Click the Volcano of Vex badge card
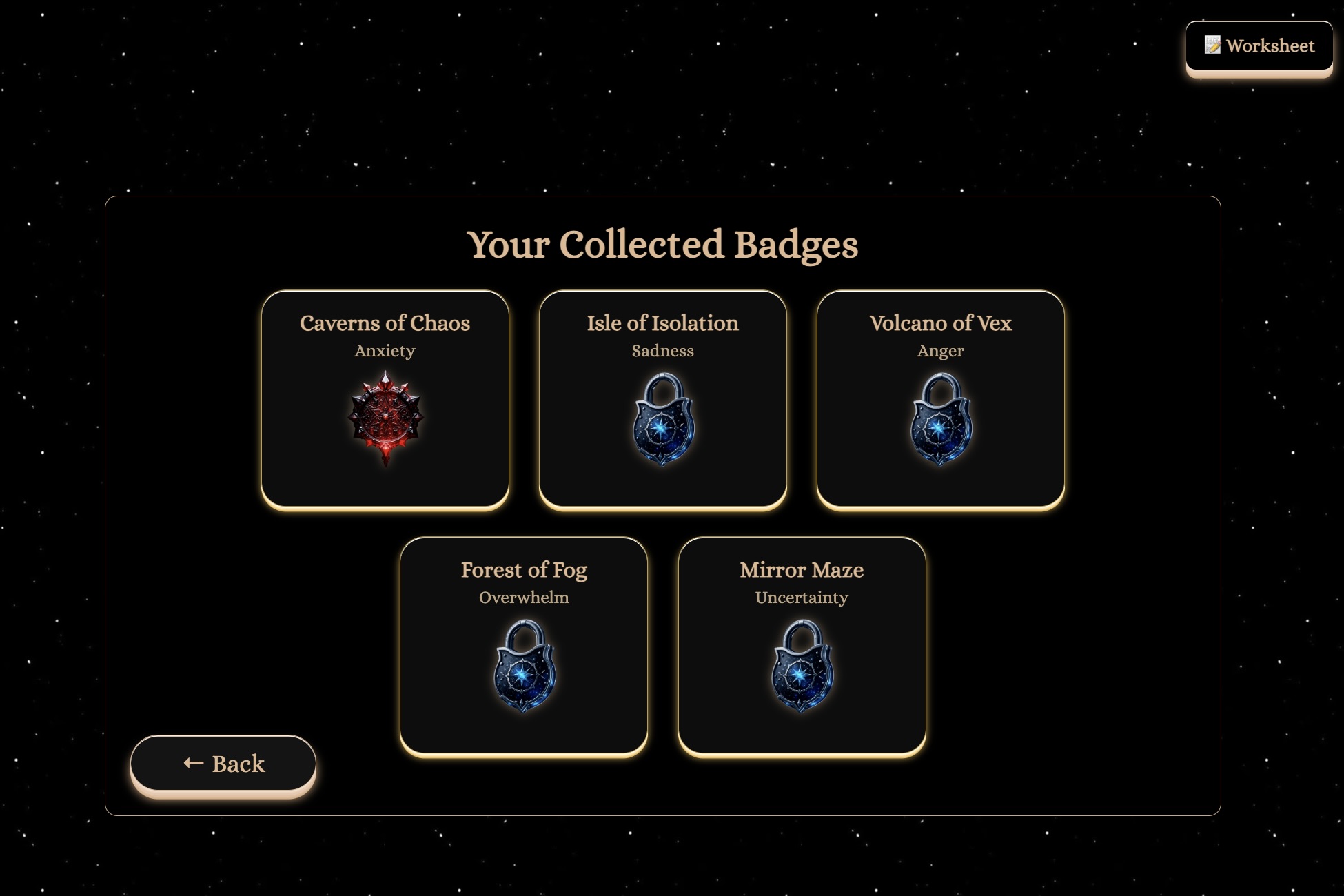This screenshot has height=896, width=1344. click(x=940, y=399)
